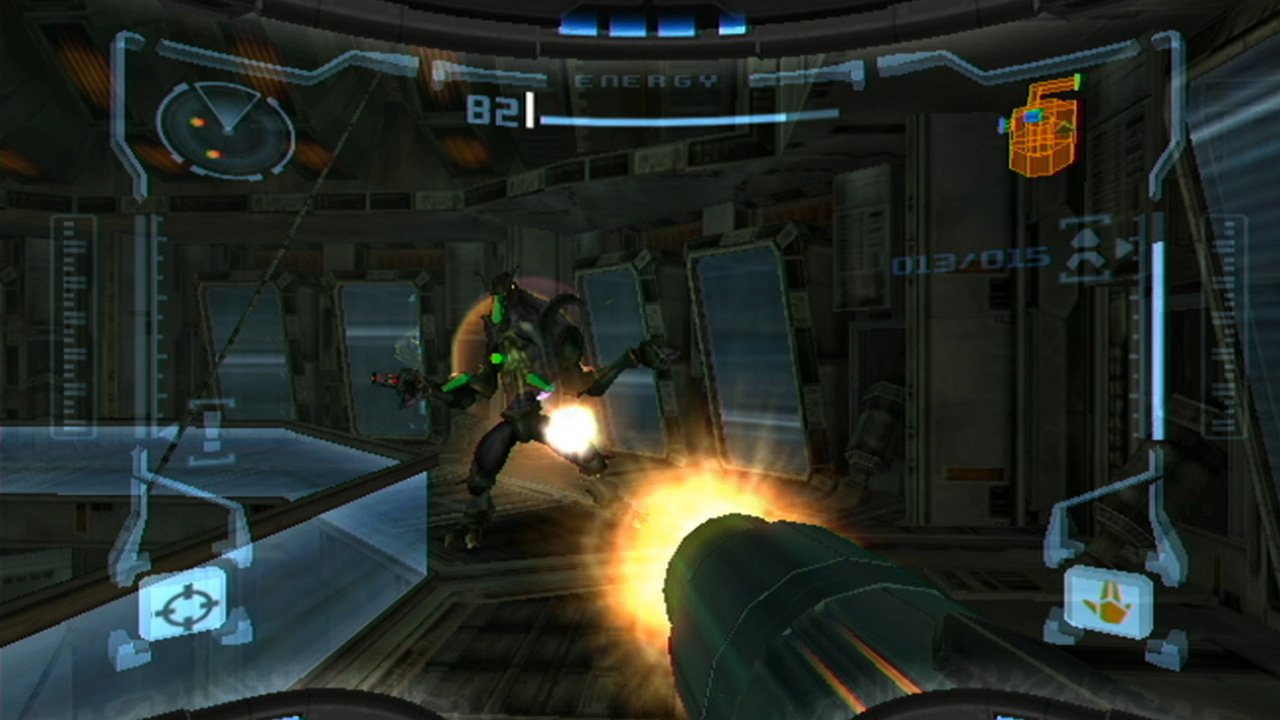Click the white notch button beside 82
The image size is (1280, 720).
pyautogui.click(x=530, y=110)
